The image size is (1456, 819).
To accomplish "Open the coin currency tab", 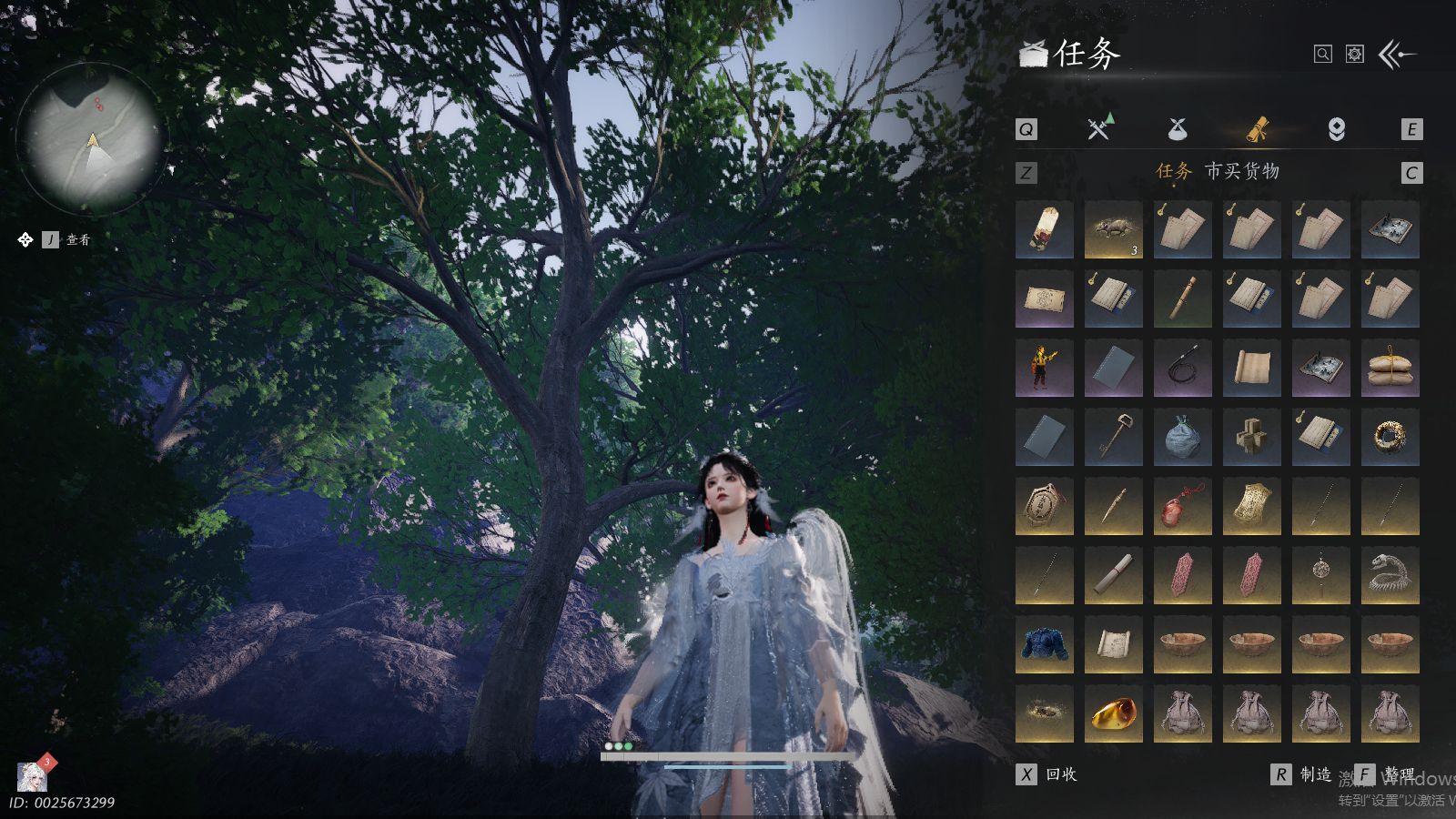I will coord(1336,129).
